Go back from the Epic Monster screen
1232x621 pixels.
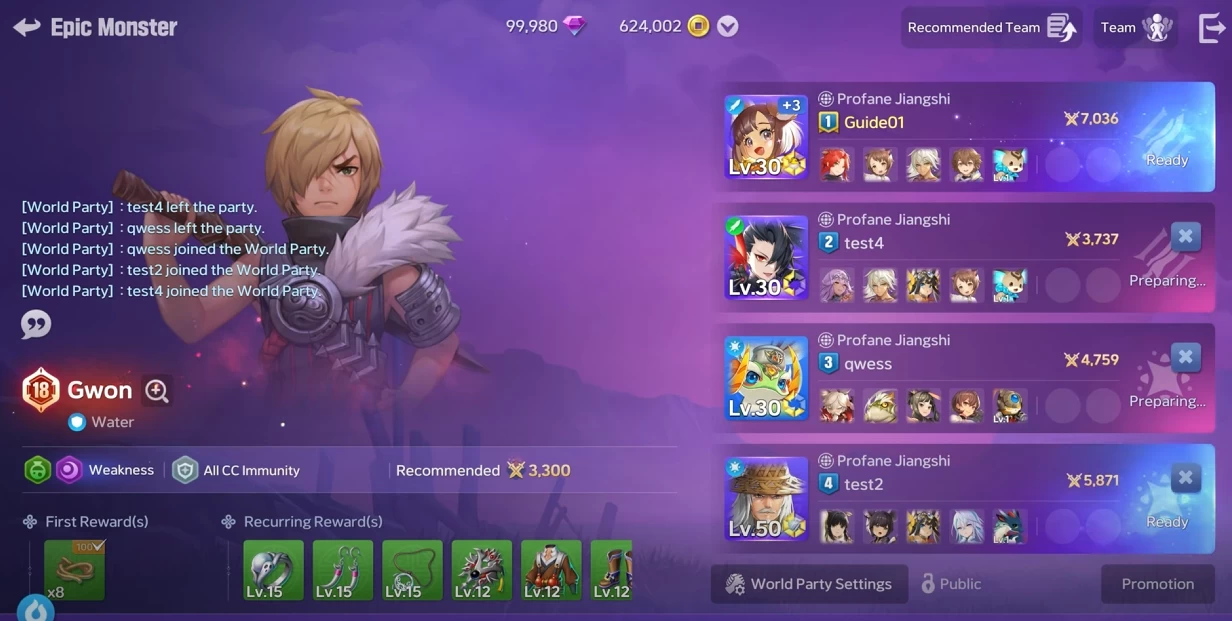(x=27, y=27)
